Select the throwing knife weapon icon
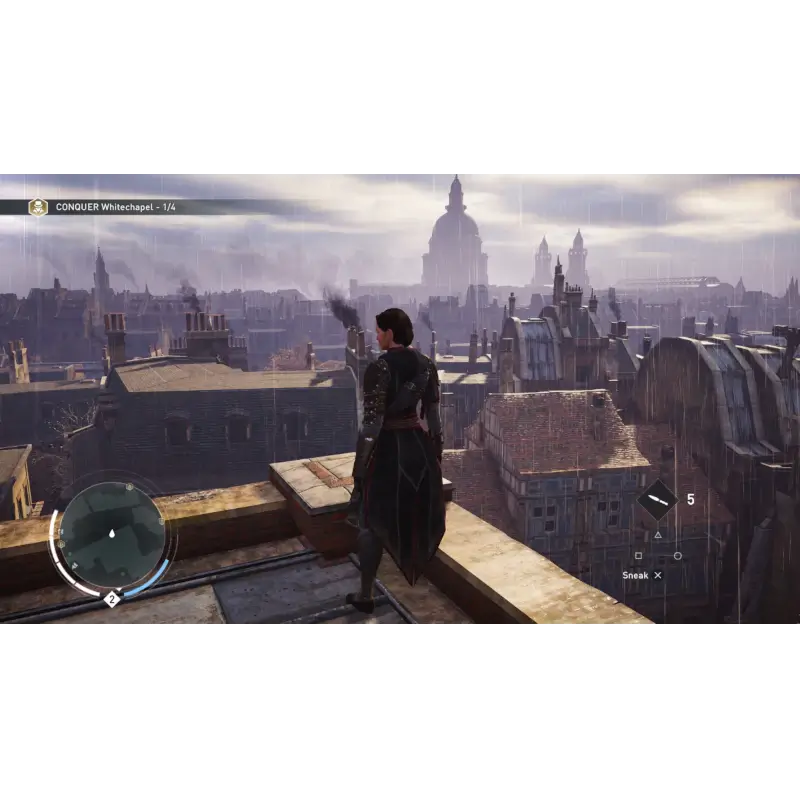This screenshot has width=800, height=800. pyautogui.click(x=657, y=500)
